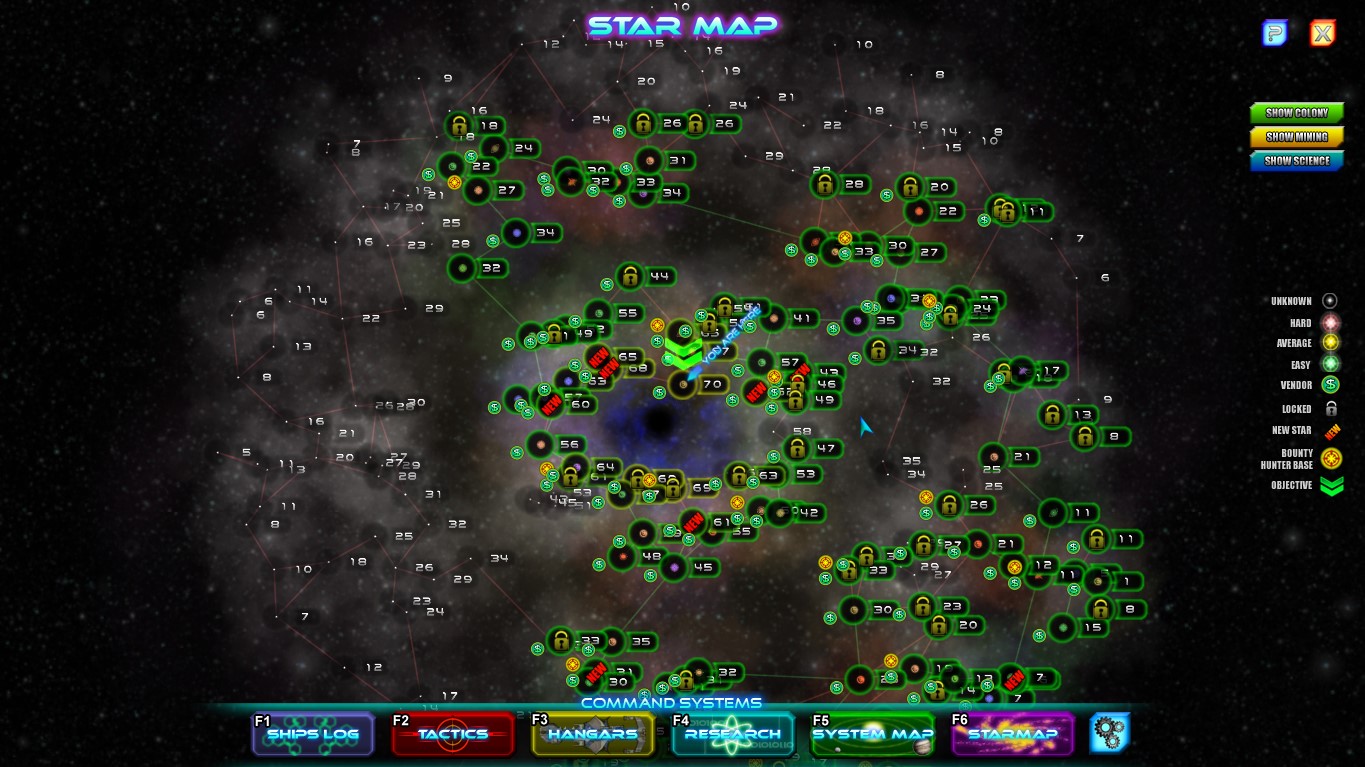Pick the level 48 star system
Screen dimensions: 1365x767
(x=623, y=556)
